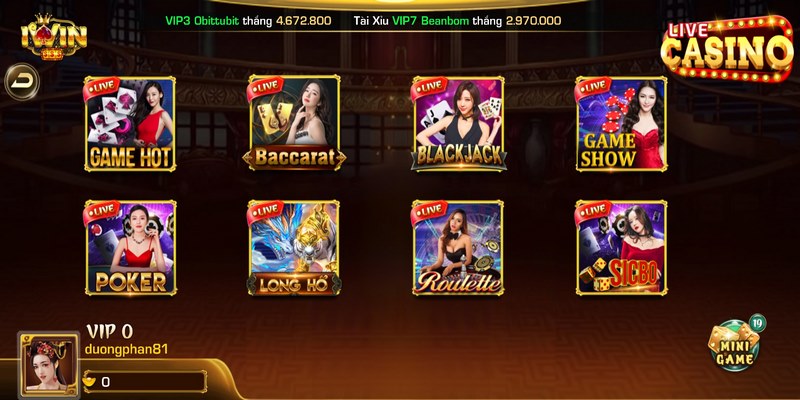Open the Mini Game menu
Screen dimensions: 800x400
735,346
